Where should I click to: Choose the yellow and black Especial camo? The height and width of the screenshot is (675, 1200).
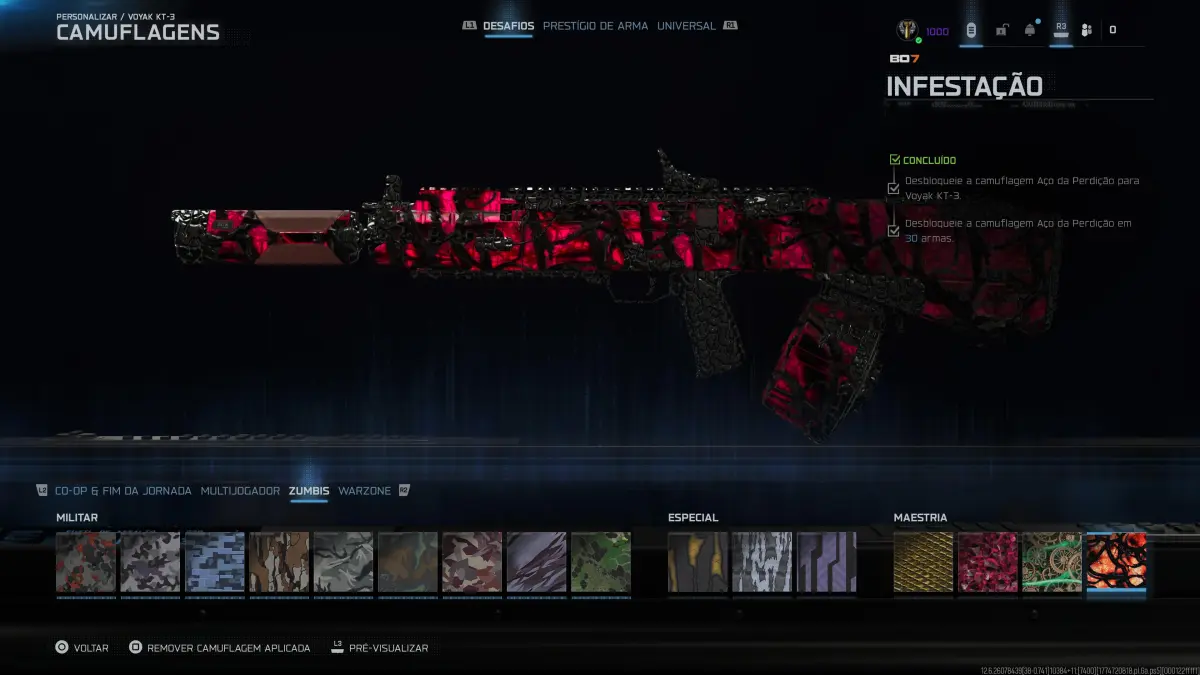pos(698,562)
